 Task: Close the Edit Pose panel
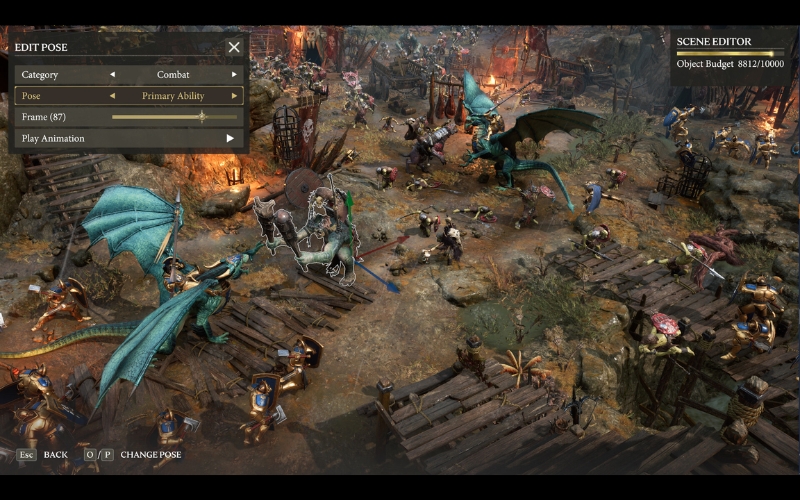tap(234, 47)
